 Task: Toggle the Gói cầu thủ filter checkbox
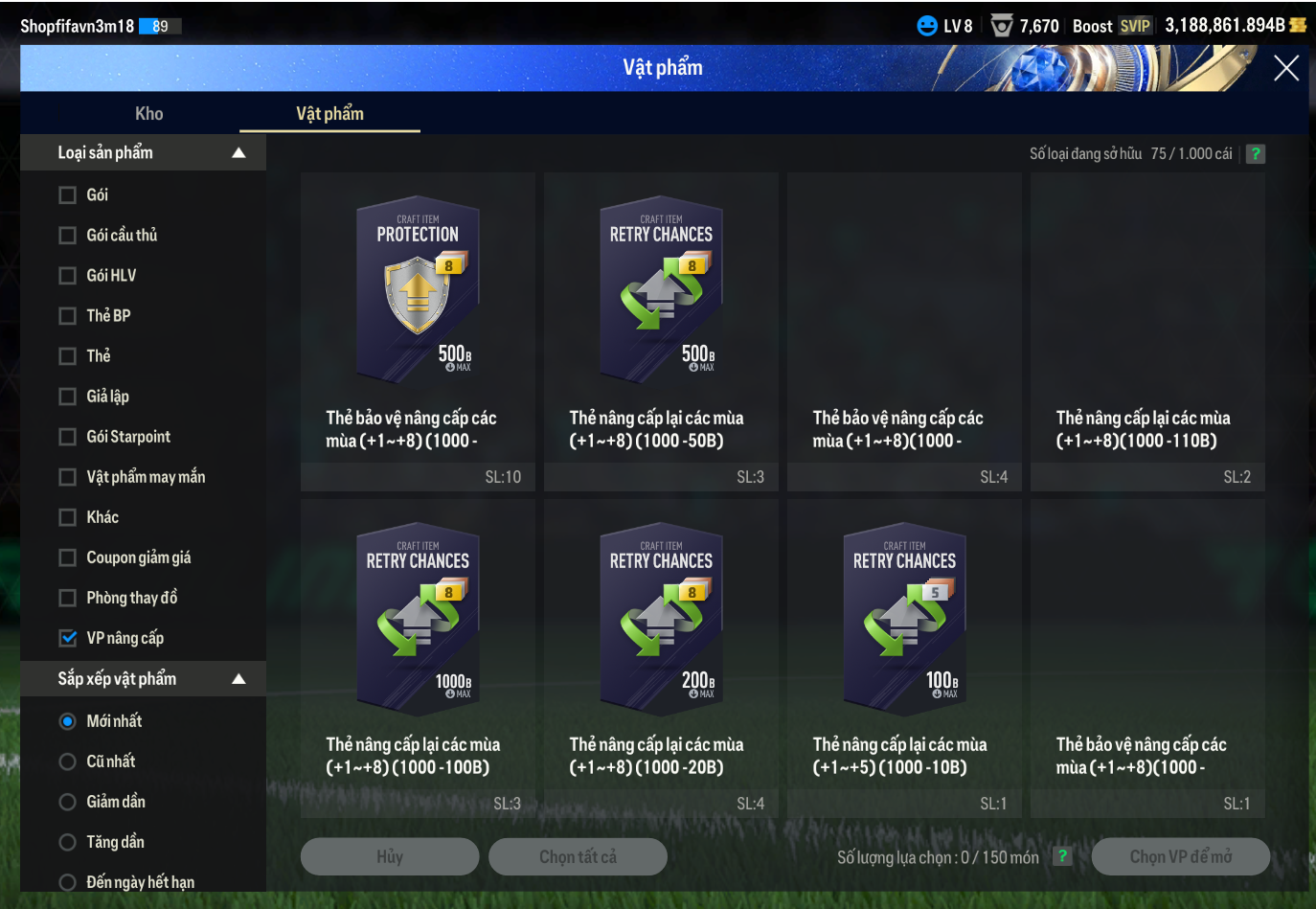pyautogui.click(x=68, y=236)
